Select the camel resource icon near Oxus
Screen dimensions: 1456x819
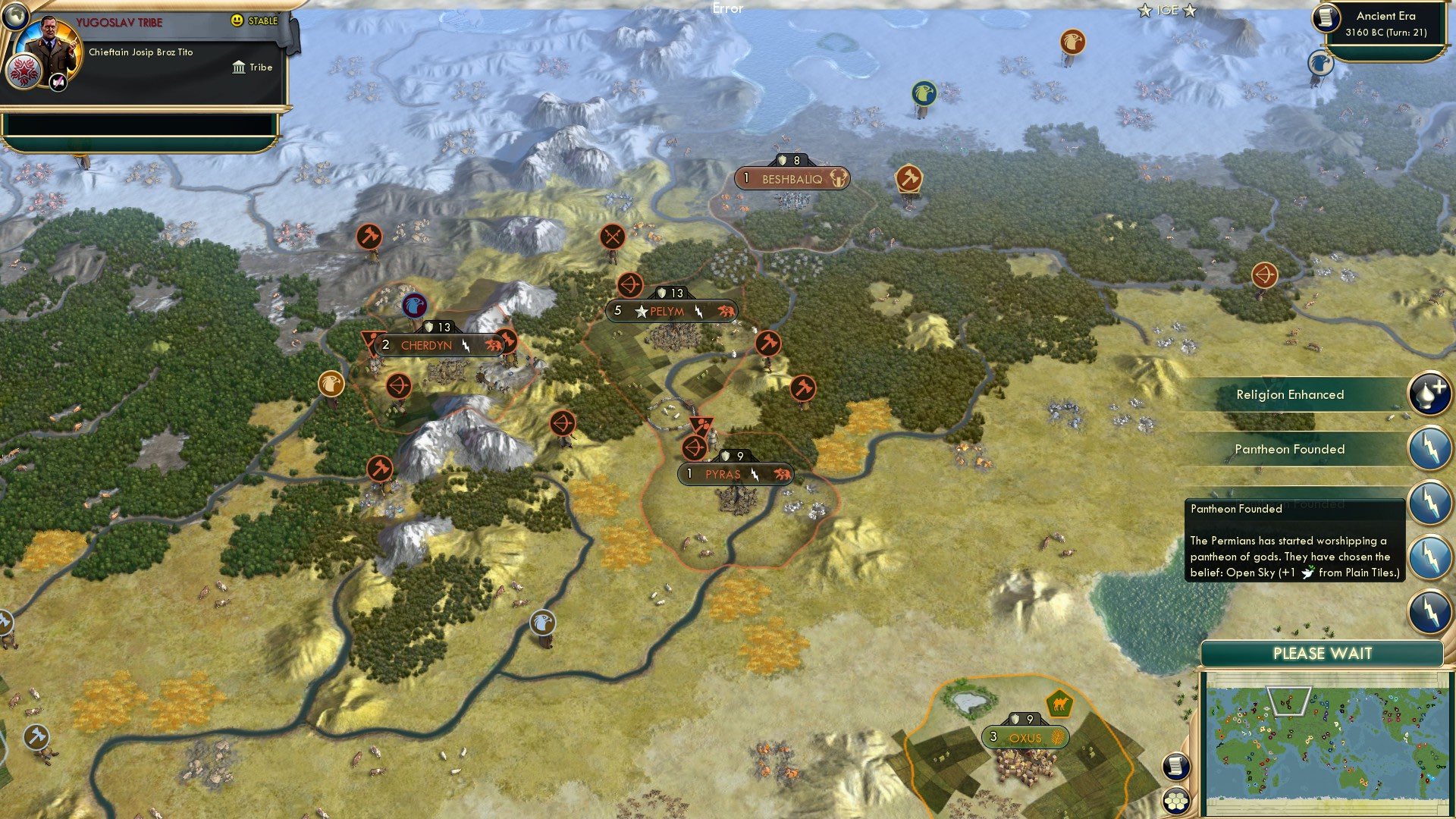pyautogui.click(x=1057, y=704)
